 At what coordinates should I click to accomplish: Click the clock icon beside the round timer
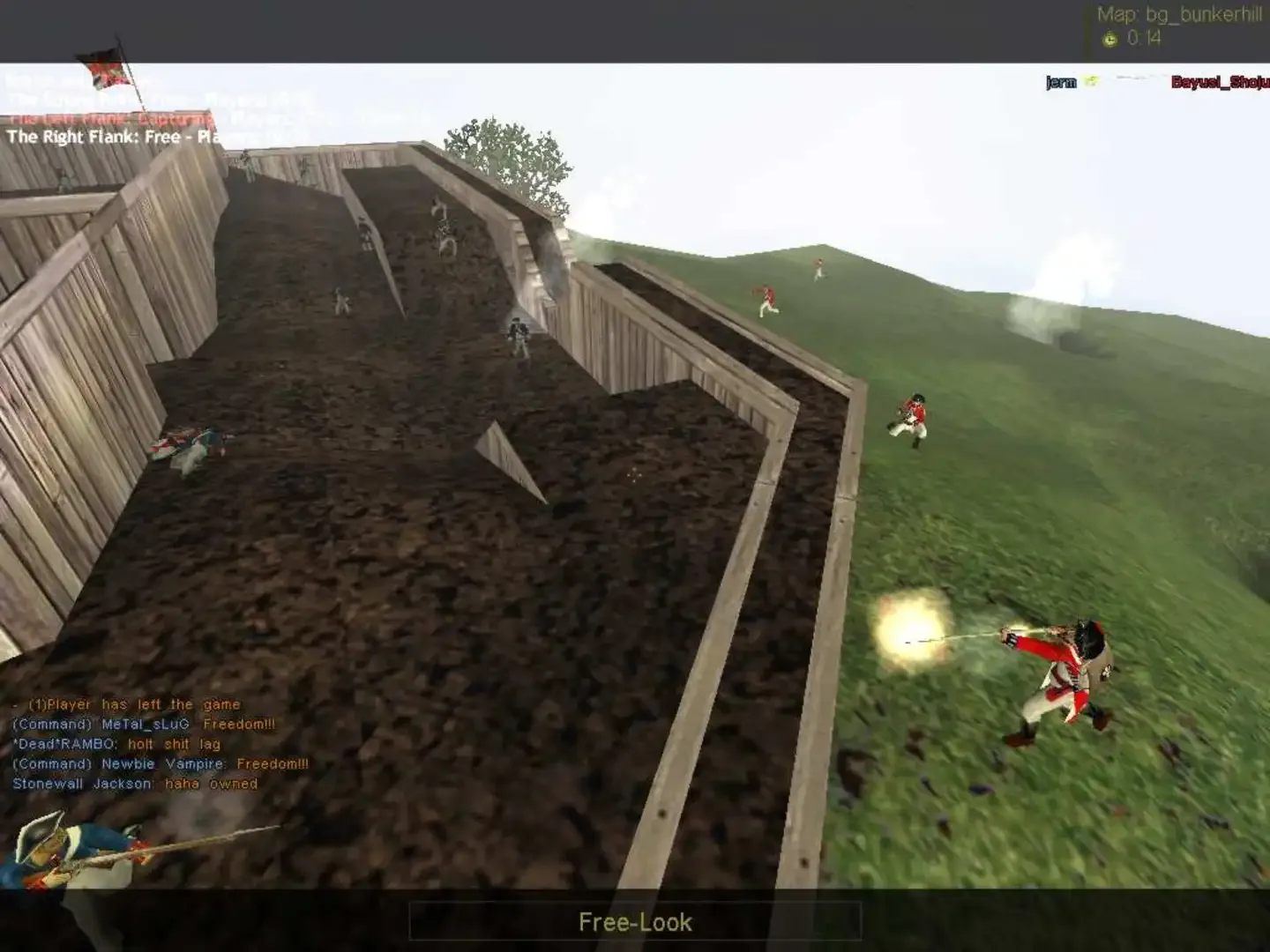click(x=1109, y=39)
